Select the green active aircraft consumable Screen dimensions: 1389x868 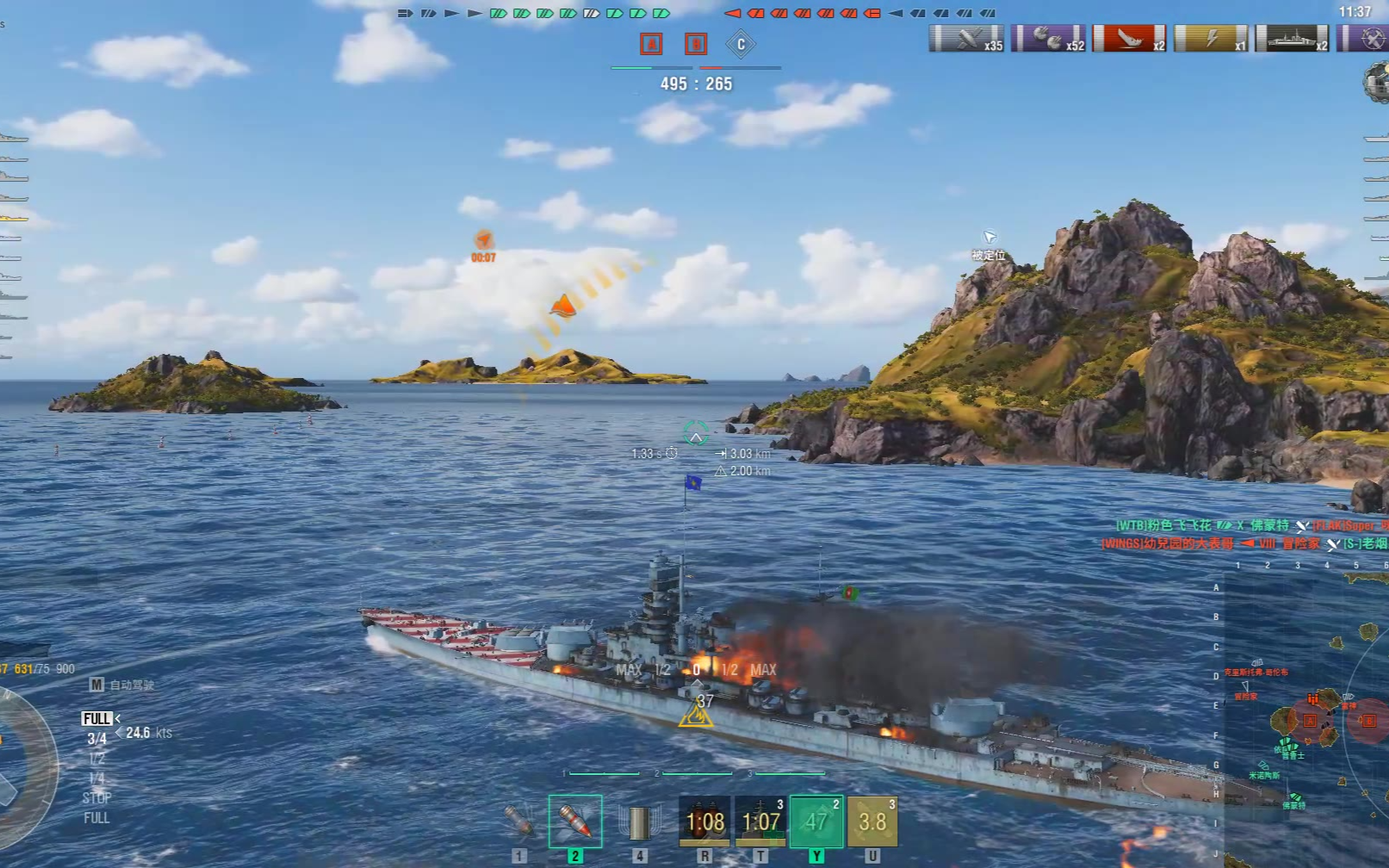click(816, 821)
